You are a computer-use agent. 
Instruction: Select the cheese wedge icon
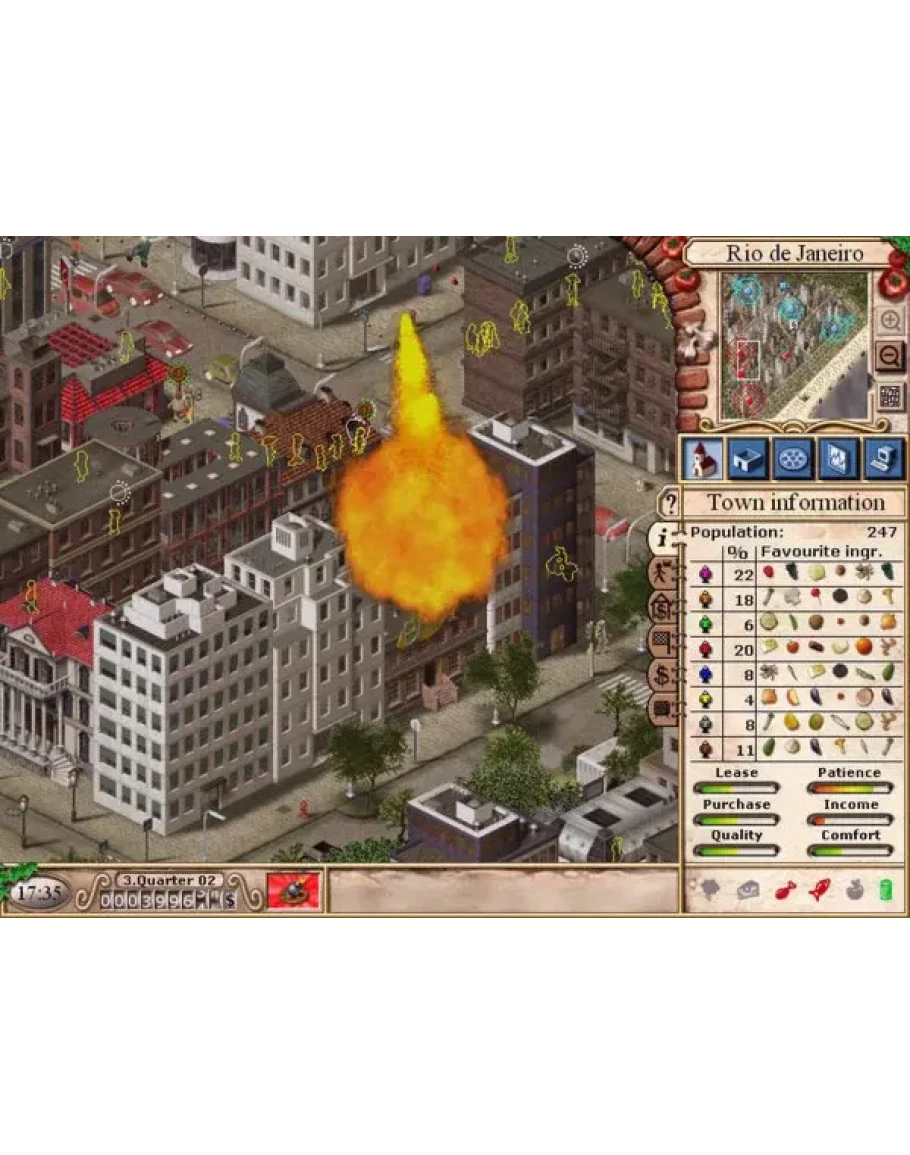pyautogui.click(x=747, y=890)
